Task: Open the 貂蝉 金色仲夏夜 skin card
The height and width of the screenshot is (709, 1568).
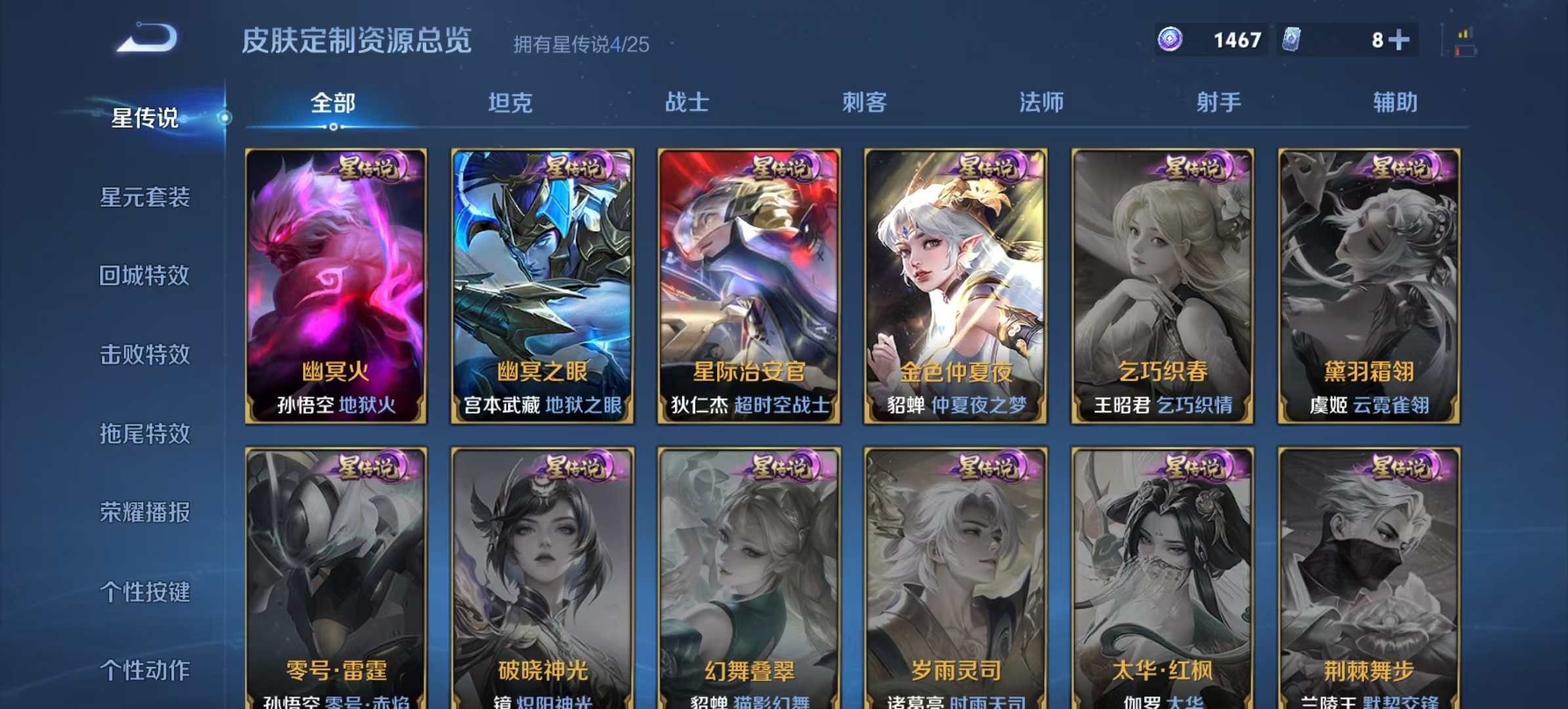Action: [954, 282]
